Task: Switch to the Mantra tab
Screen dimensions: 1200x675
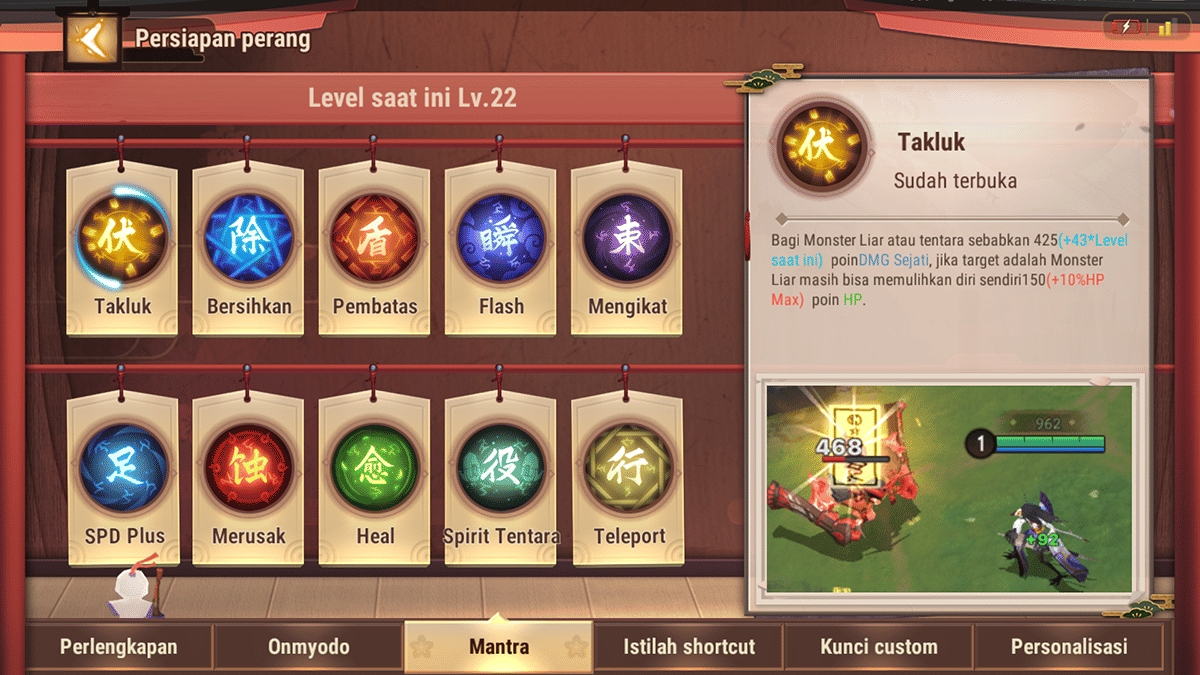Action: coord(498,647)
